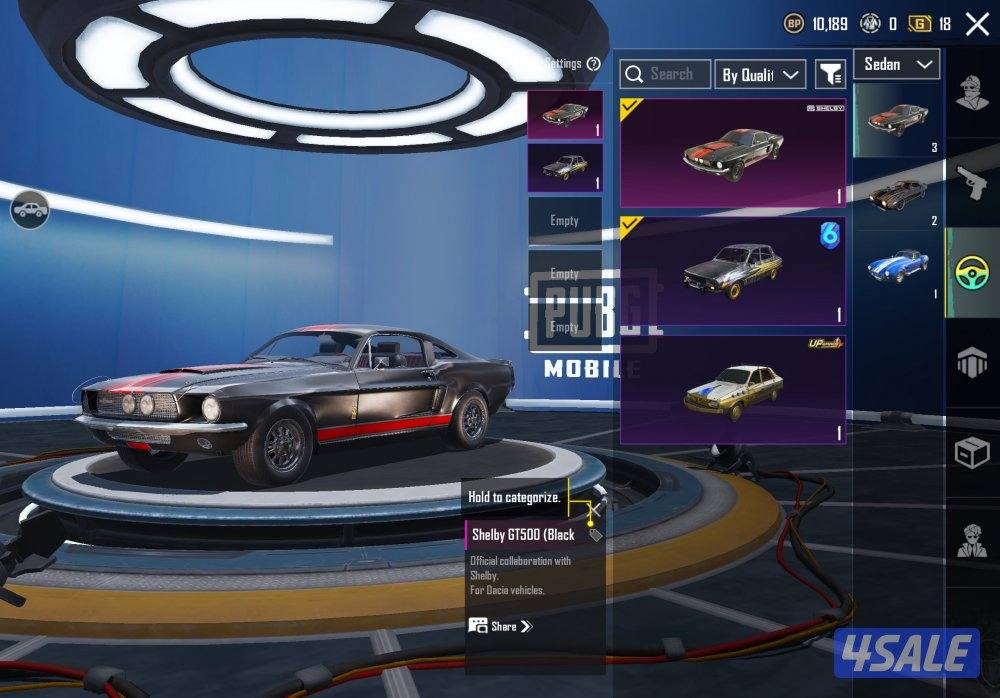
Task: Open the parachute backpack tab
Action: click(972, 362)
